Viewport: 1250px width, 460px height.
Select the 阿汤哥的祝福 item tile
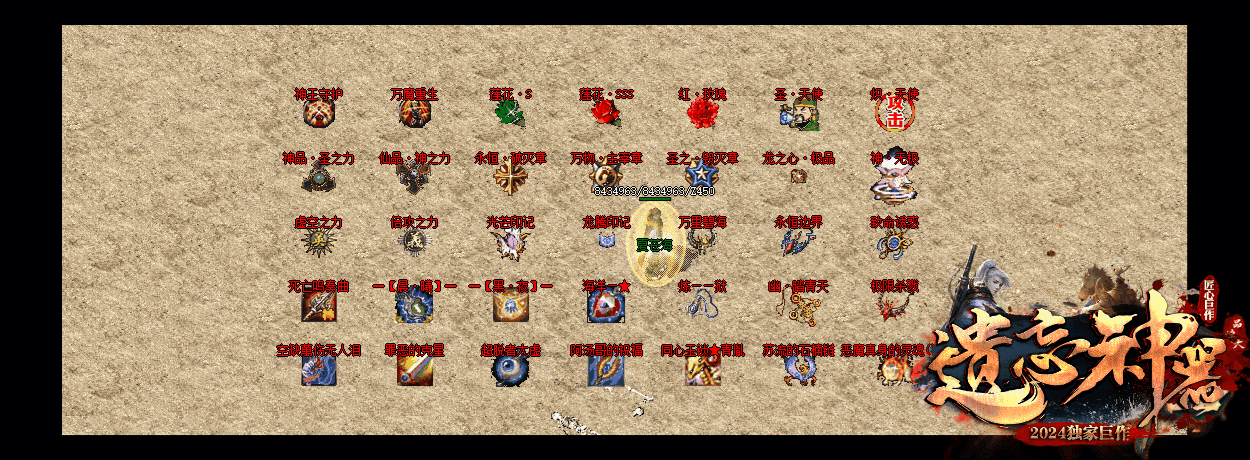606,370
